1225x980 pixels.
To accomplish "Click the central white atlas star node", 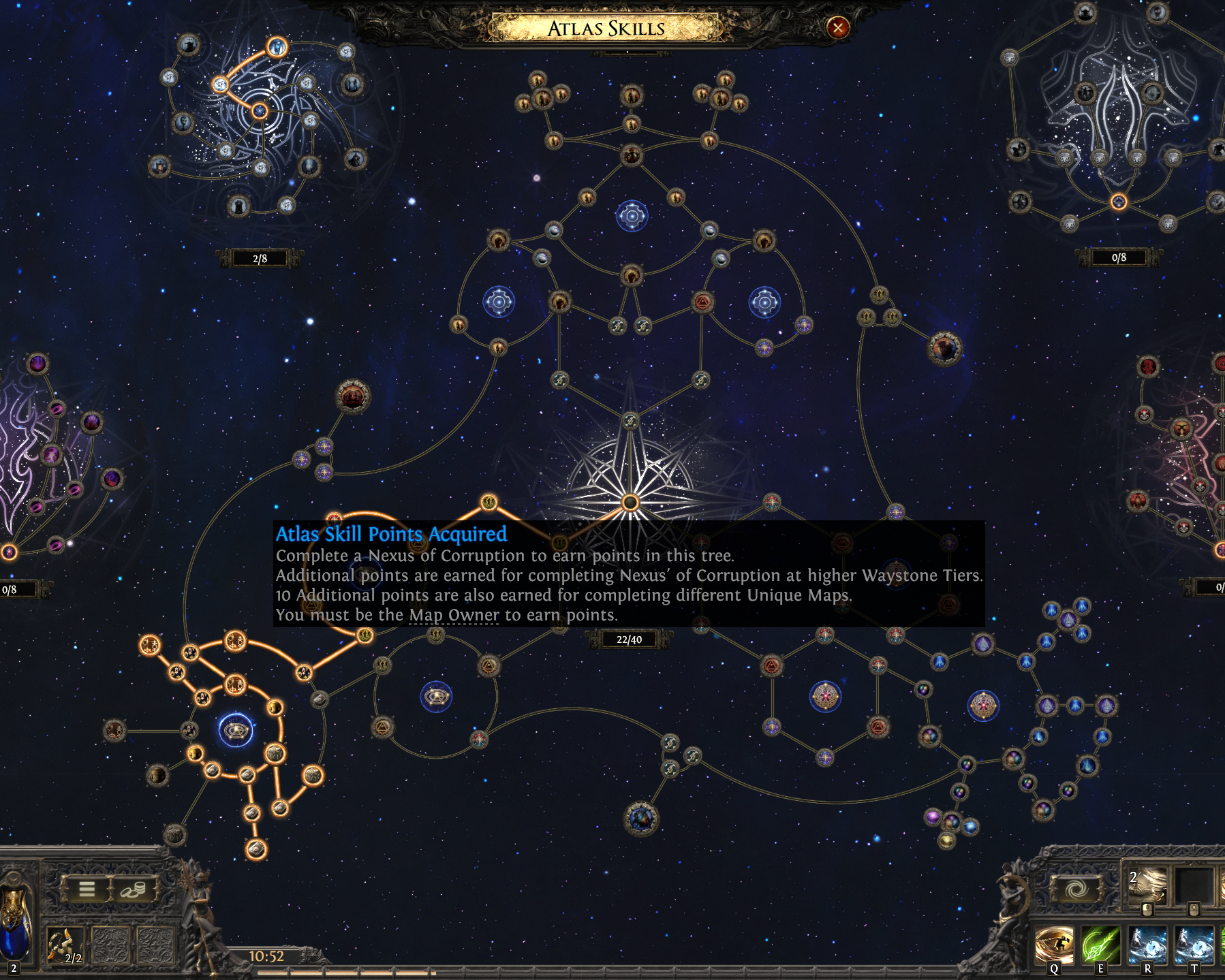I will coord(630,503).
